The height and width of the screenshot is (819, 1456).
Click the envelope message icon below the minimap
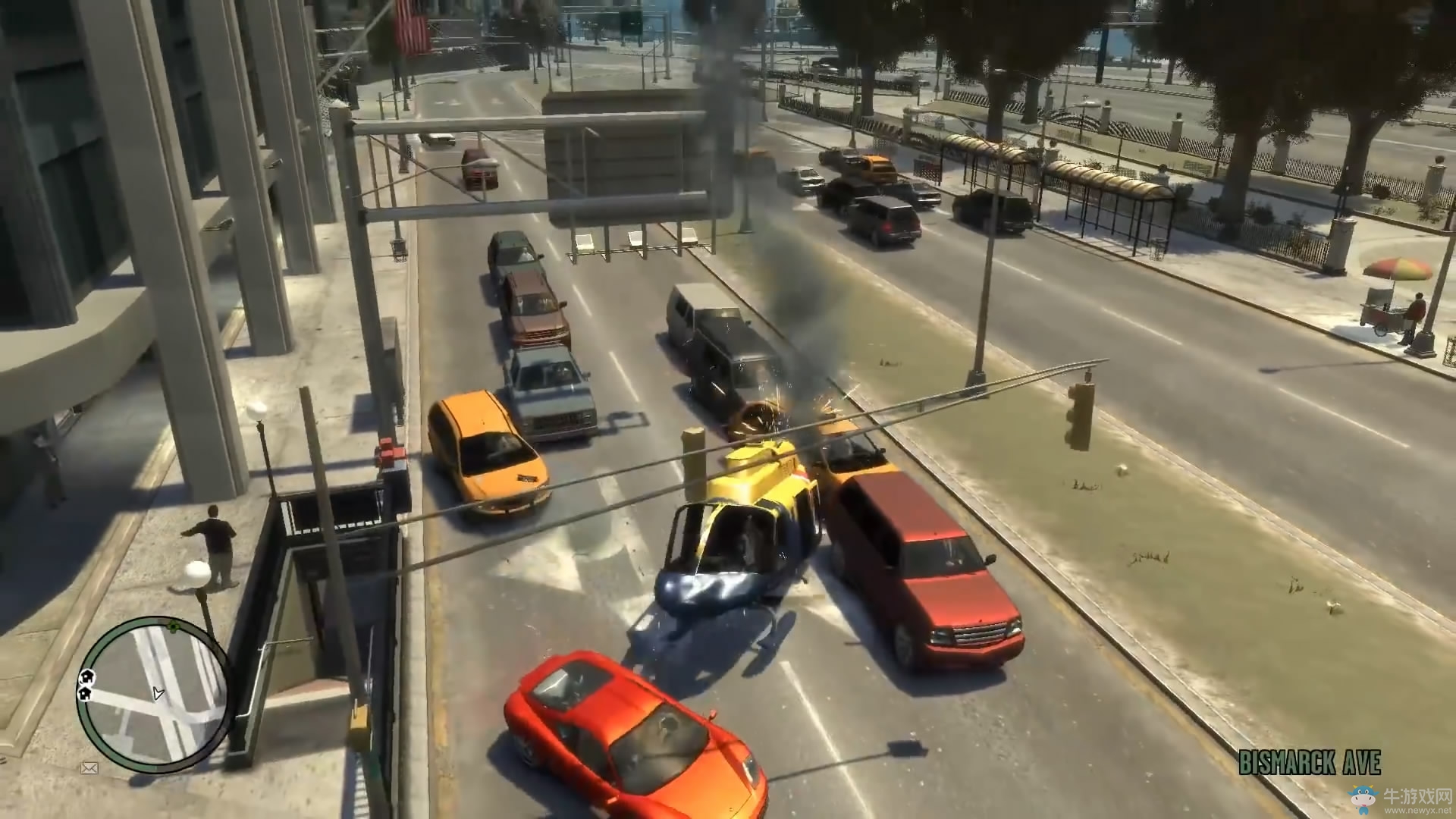pos(89,767)
